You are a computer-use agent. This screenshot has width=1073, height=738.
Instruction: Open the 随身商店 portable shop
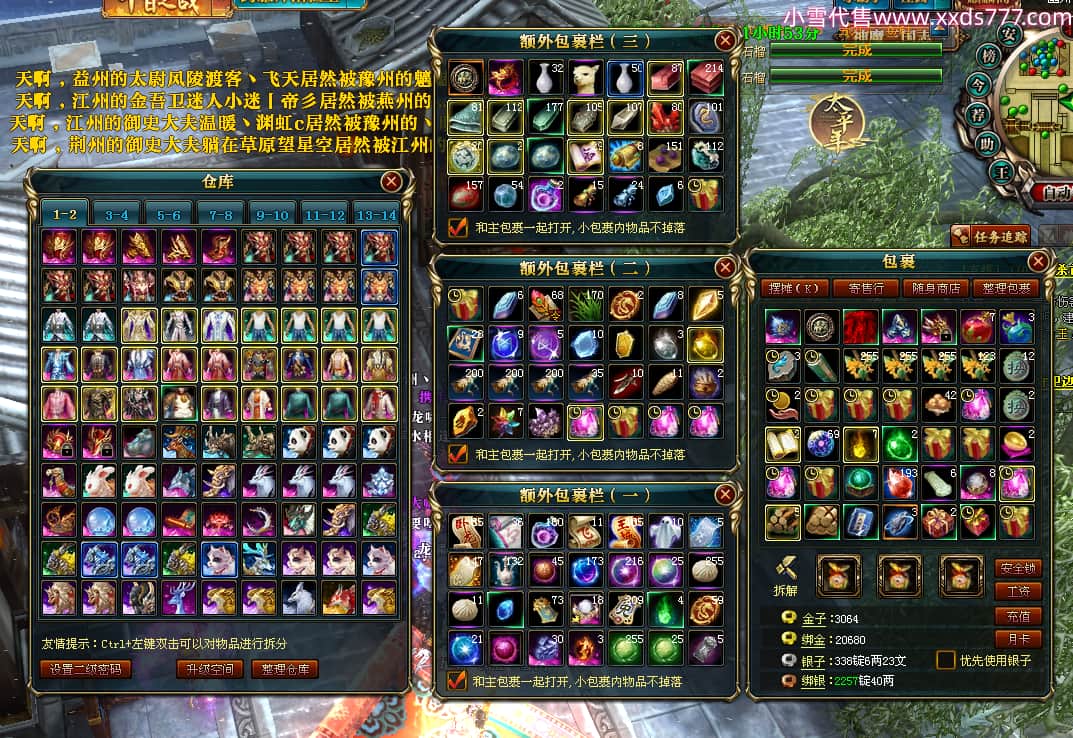click(936, 288)
